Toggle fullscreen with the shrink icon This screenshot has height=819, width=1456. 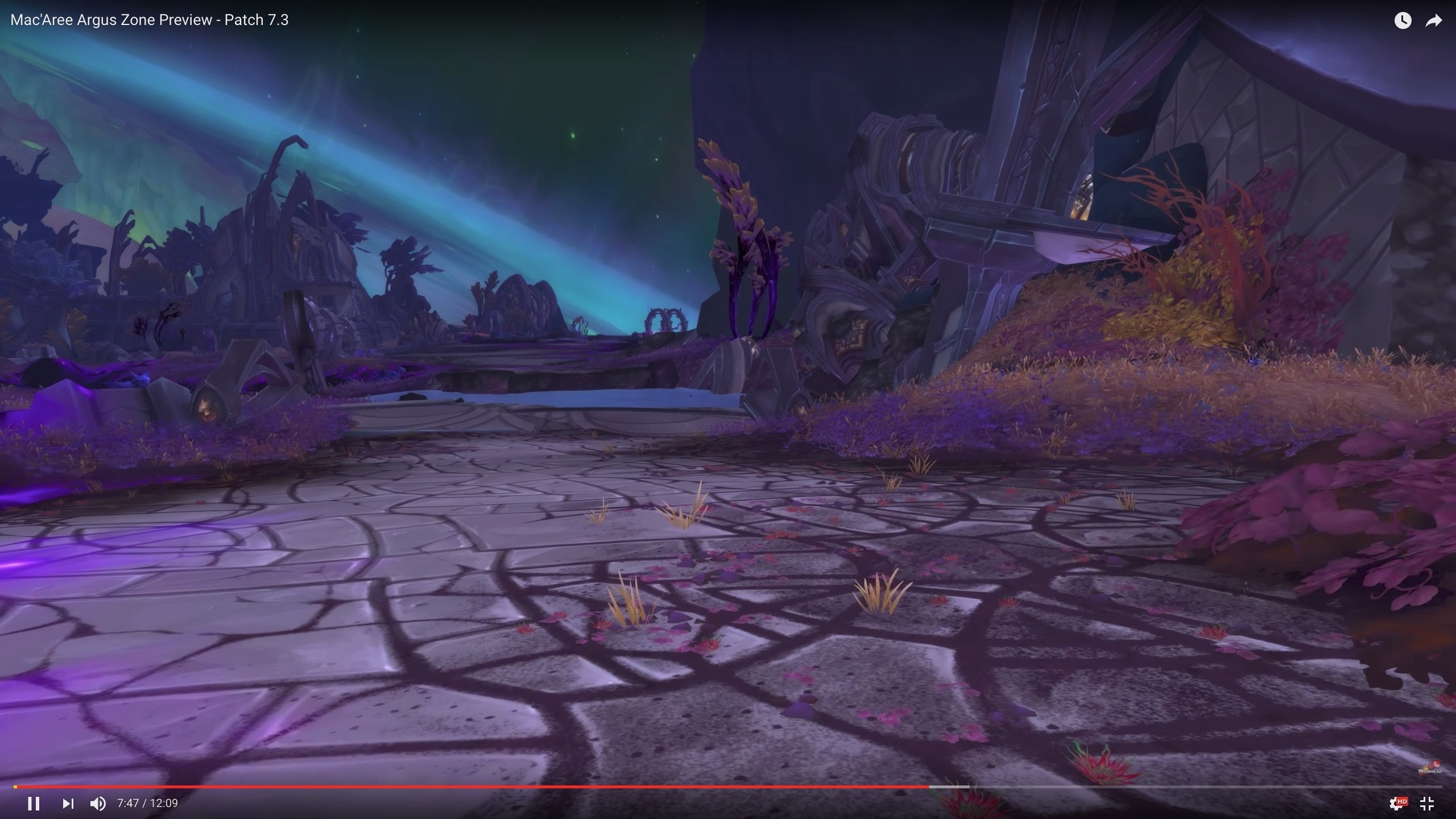pos(1428,804)
